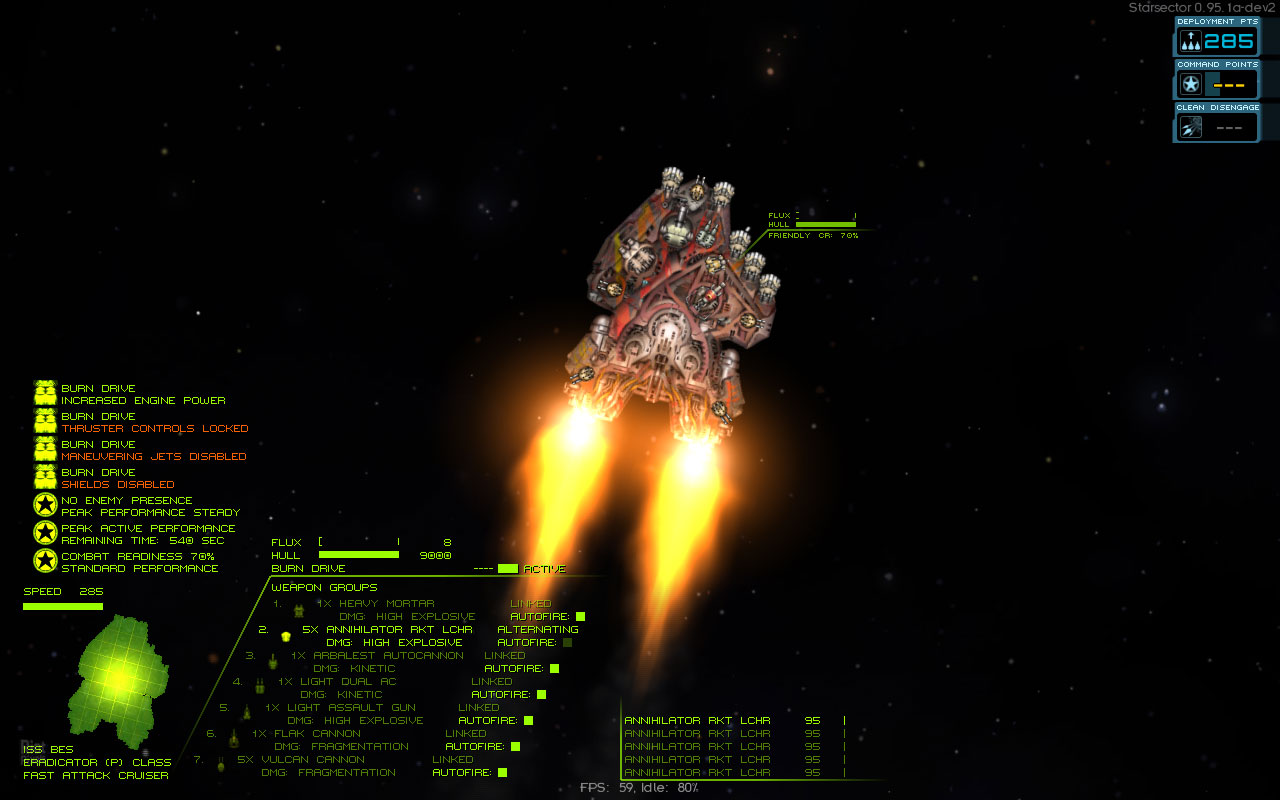Viewport: 1280px width, 800px height.
Task: Toggle autofire for the Heavy Mortar group
Action: click(580, 617)
